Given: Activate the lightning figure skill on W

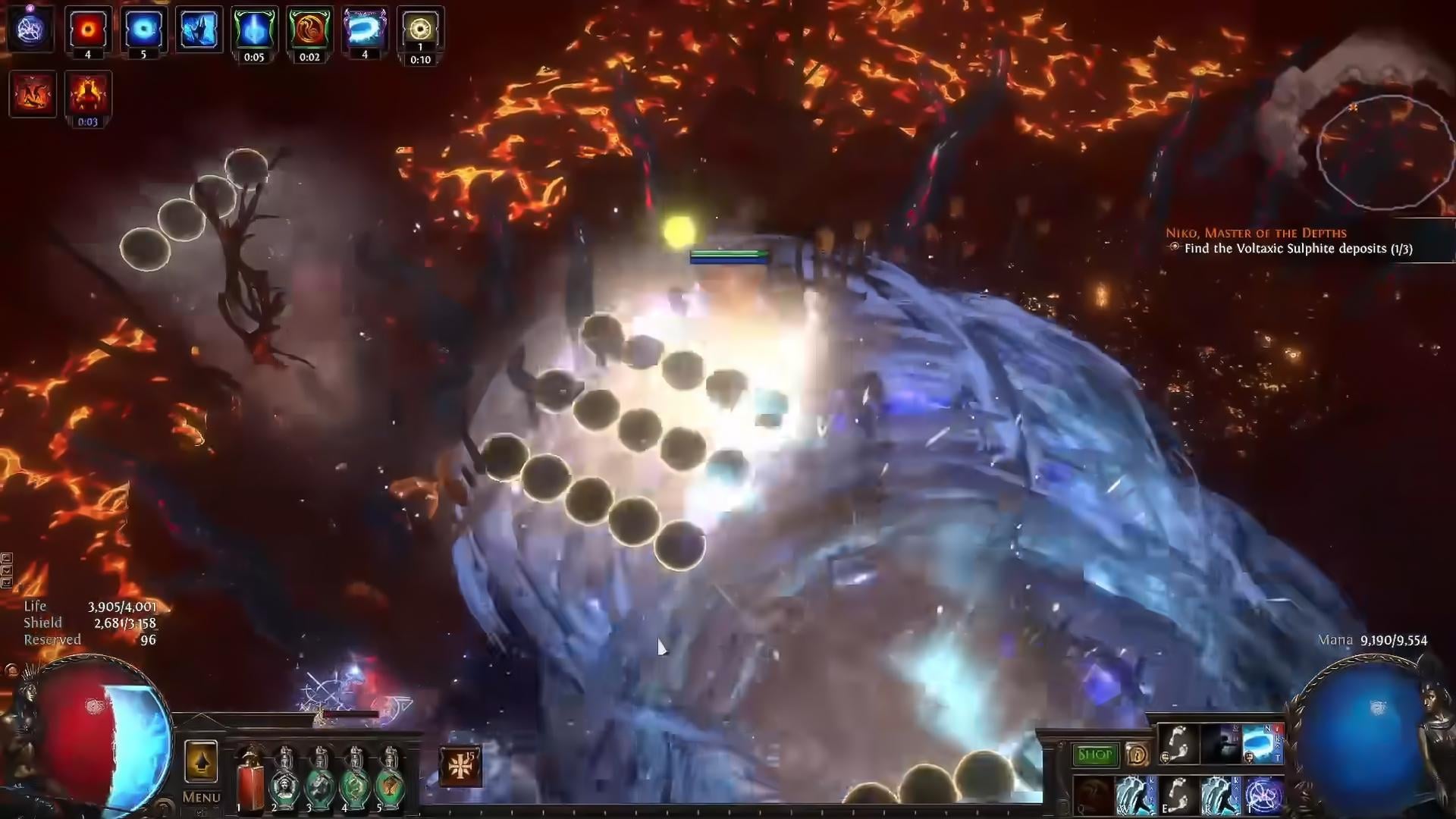Looking at the screenshot, I should coord(1135,796).
